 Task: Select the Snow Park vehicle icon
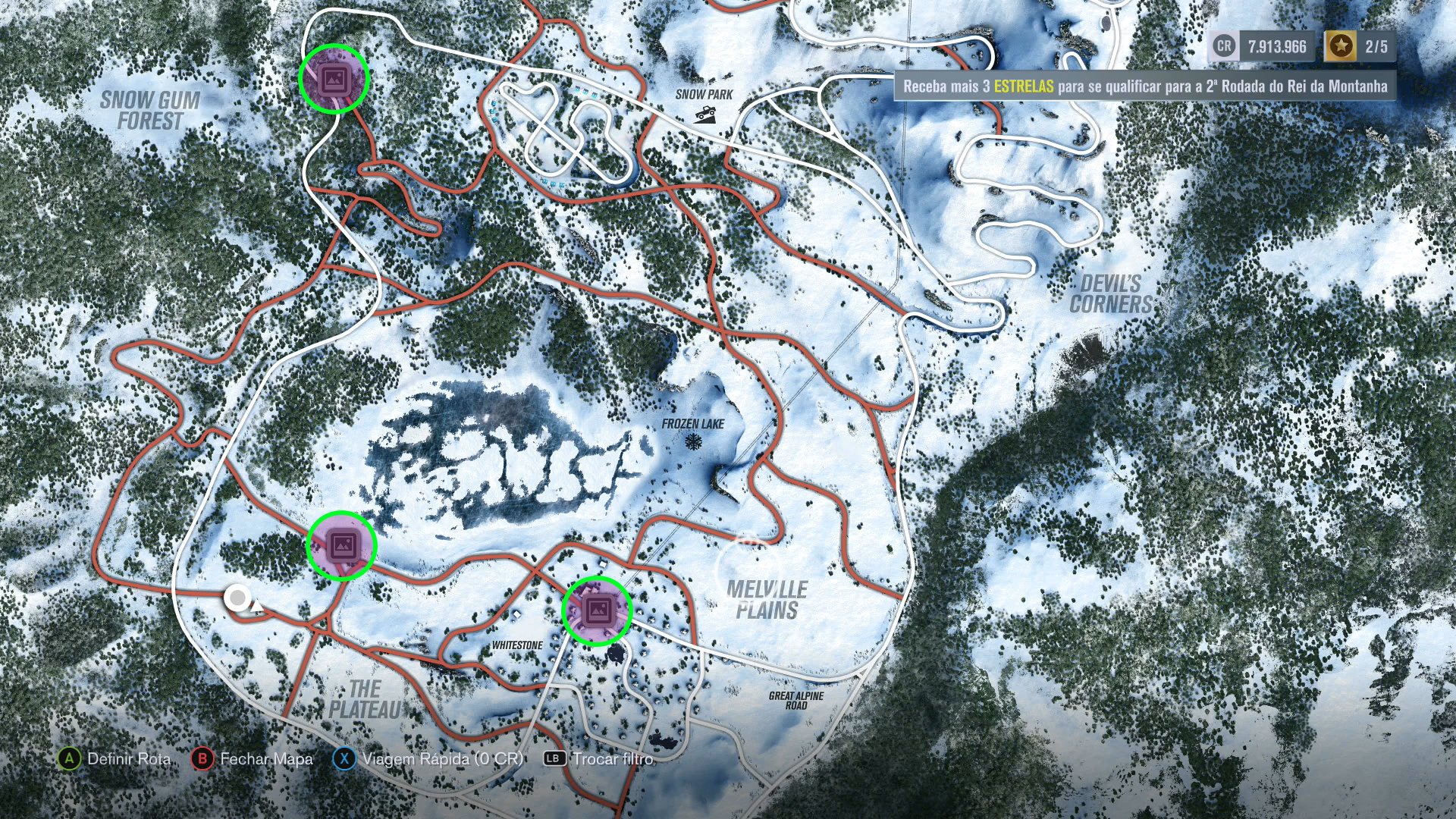pos(705,115)
